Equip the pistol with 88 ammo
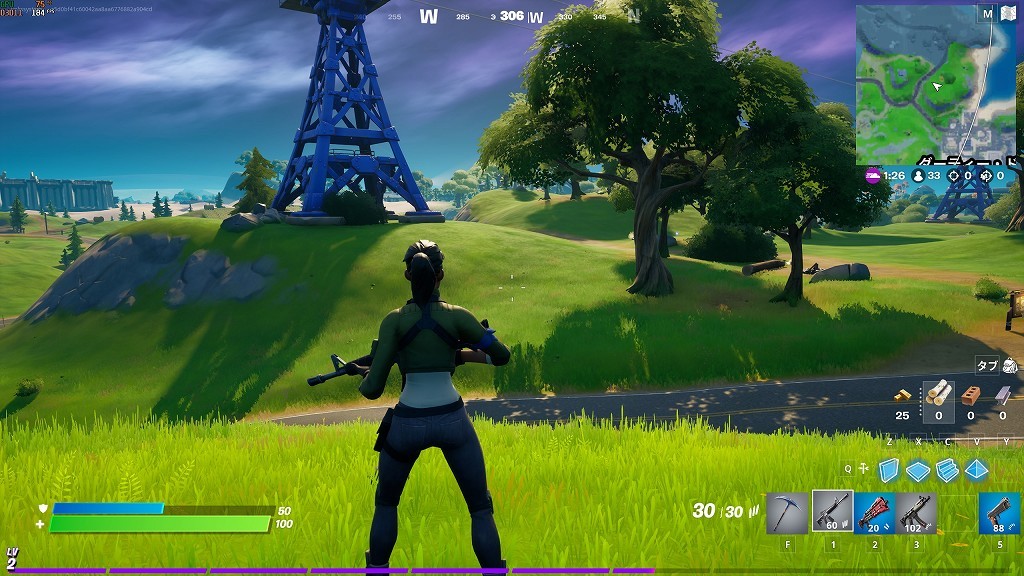The image size is (1024, 576). [999, 512]
